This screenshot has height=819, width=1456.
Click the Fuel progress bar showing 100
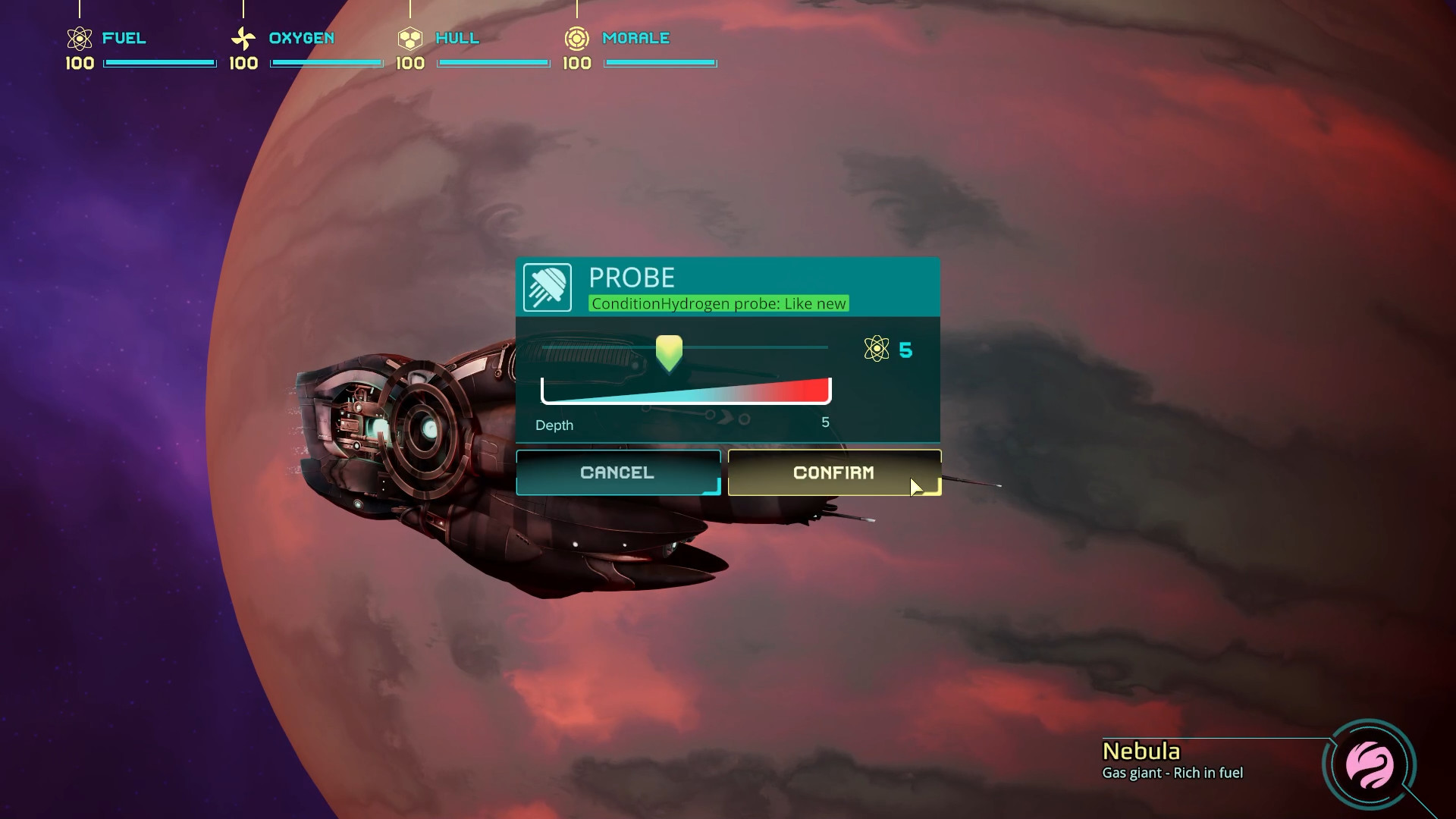click(x=160, y=63)
